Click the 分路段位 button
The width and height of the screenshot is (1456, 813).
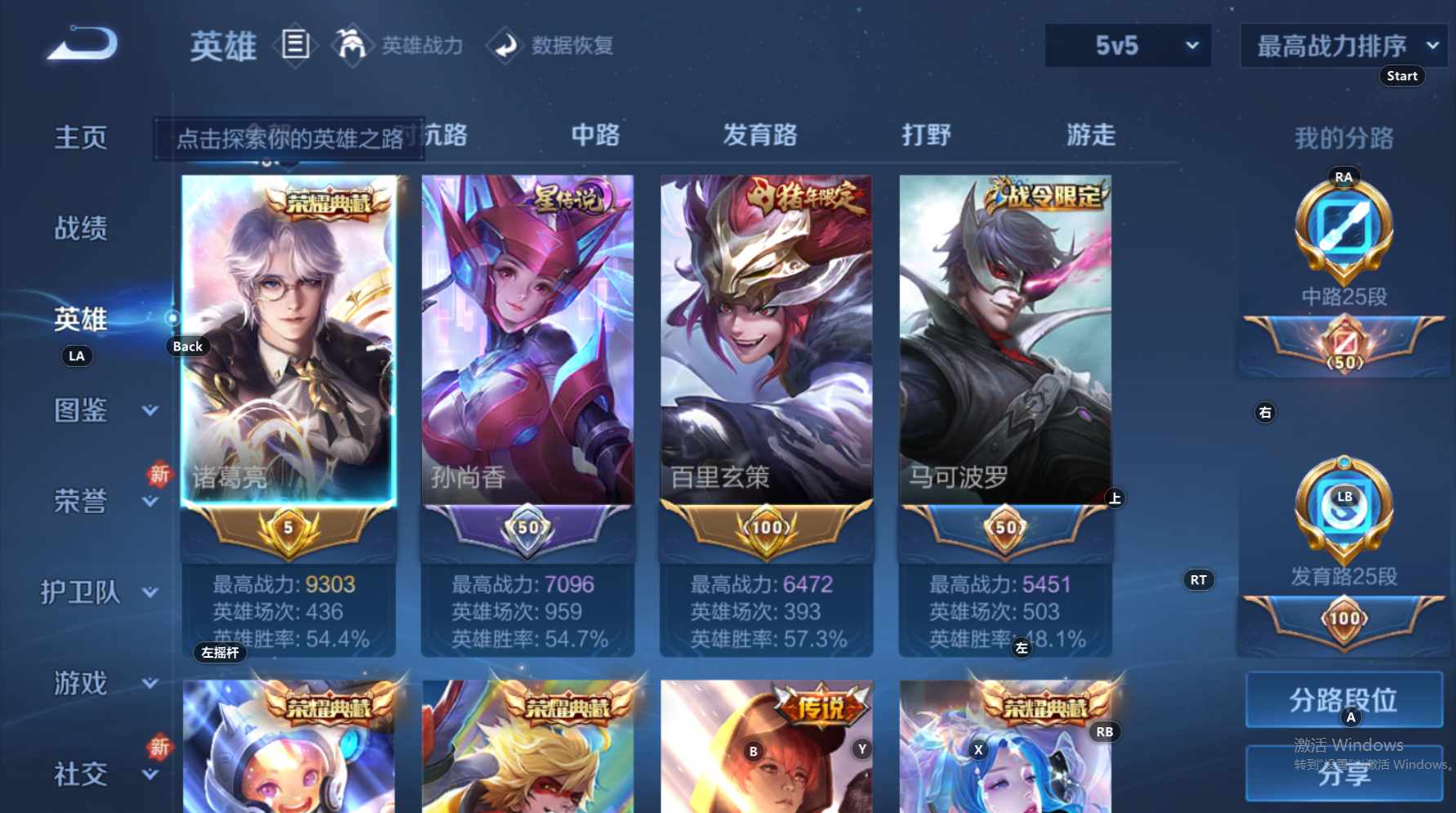click(x=1342, y=701)
